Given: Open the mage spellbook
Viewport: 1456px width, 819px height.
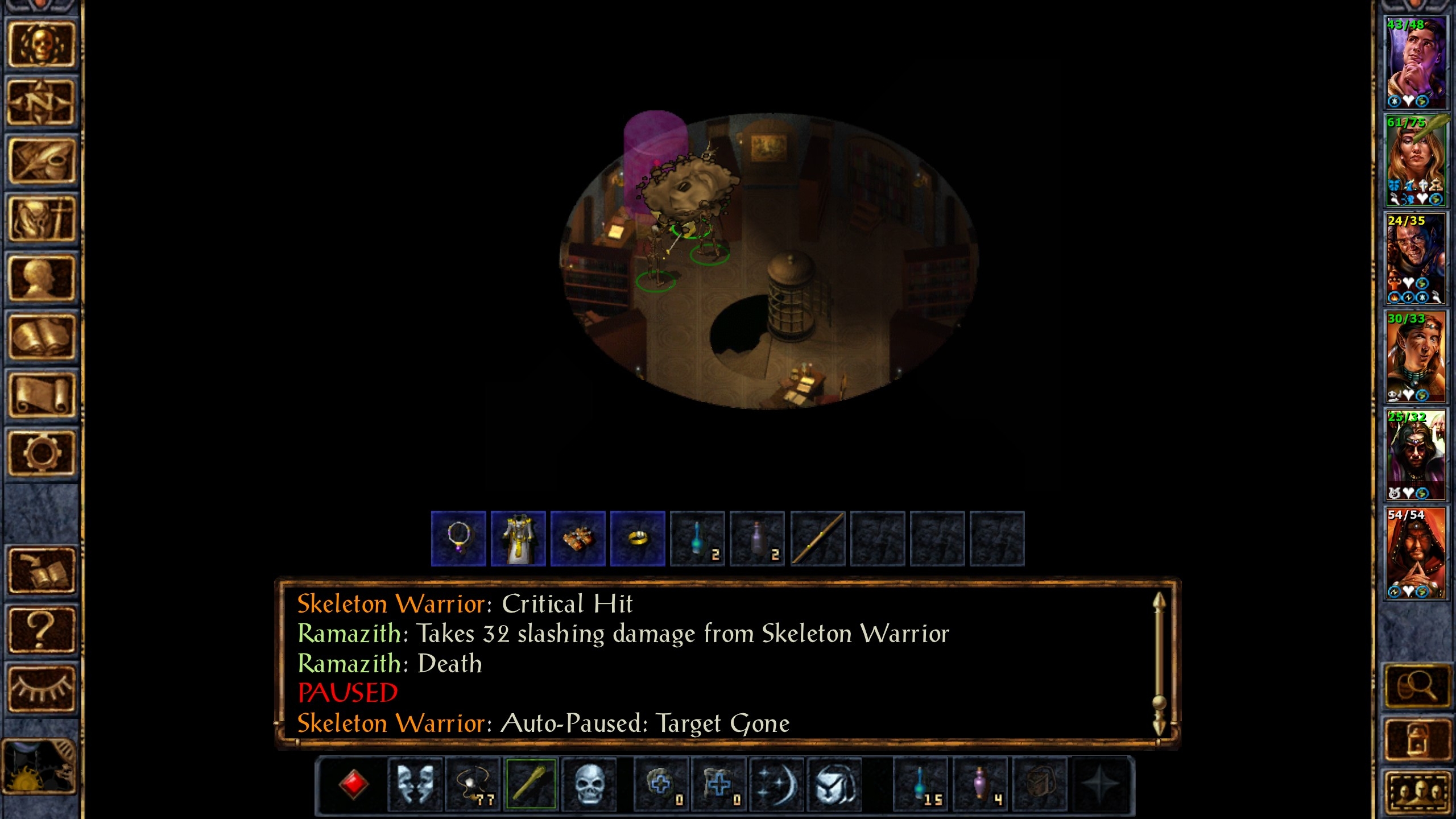Looking at the screenshot, I should tap(41, 337).
